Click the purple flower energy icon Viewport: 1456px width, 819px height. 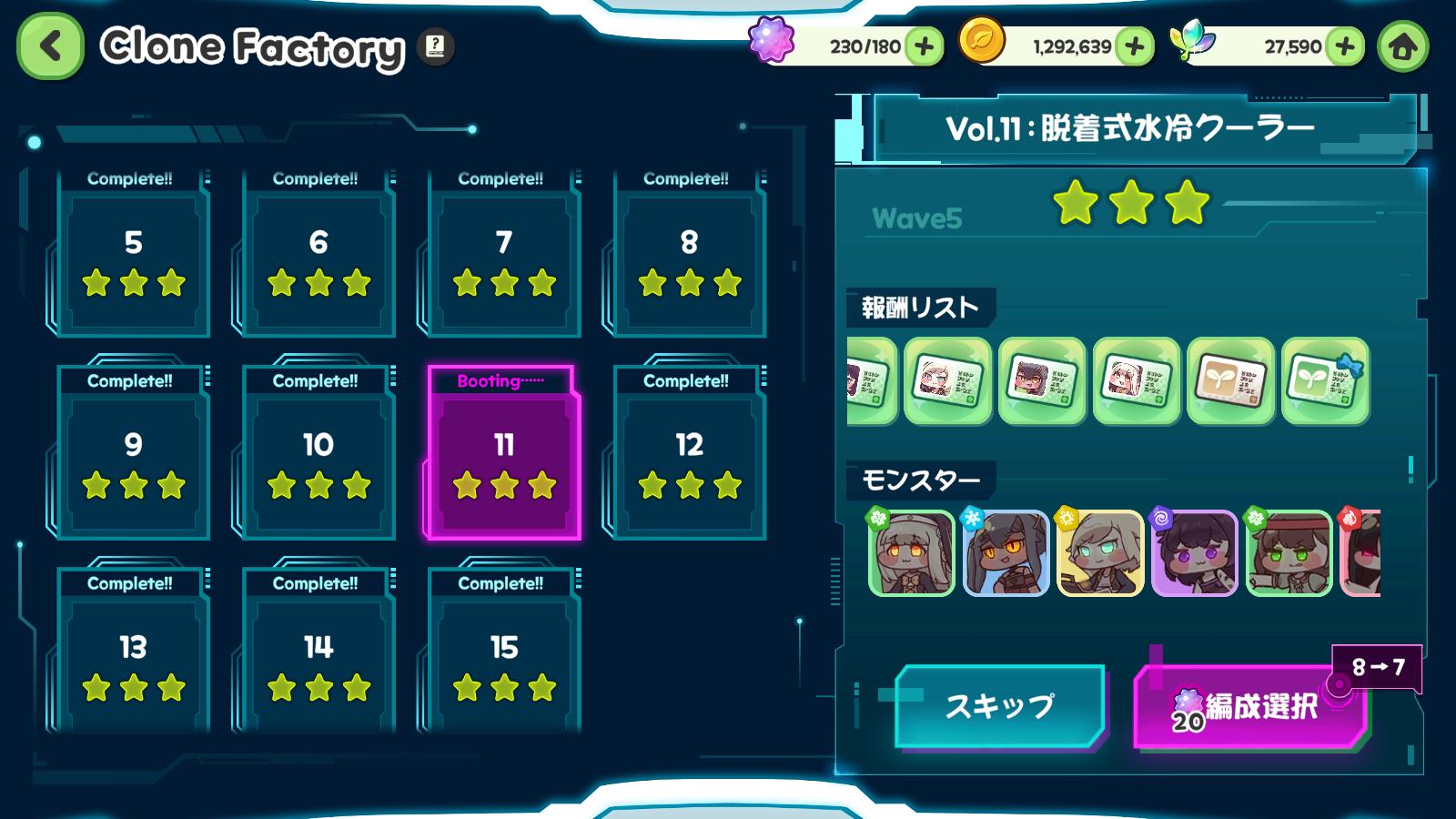point(773,42)
